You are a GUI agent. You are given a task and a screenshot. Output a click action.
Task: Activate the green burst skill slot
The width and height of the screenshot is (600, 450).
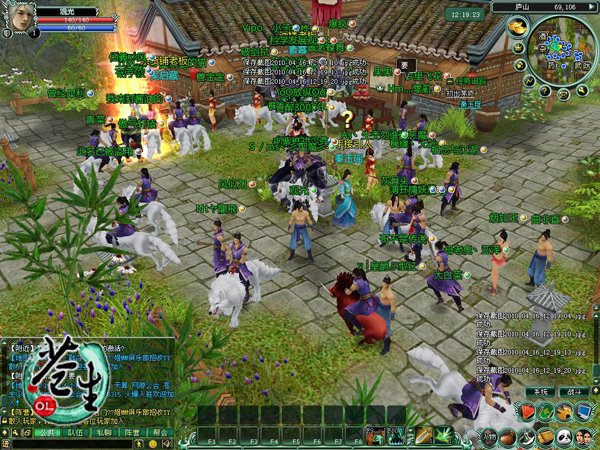coord(444,434)
